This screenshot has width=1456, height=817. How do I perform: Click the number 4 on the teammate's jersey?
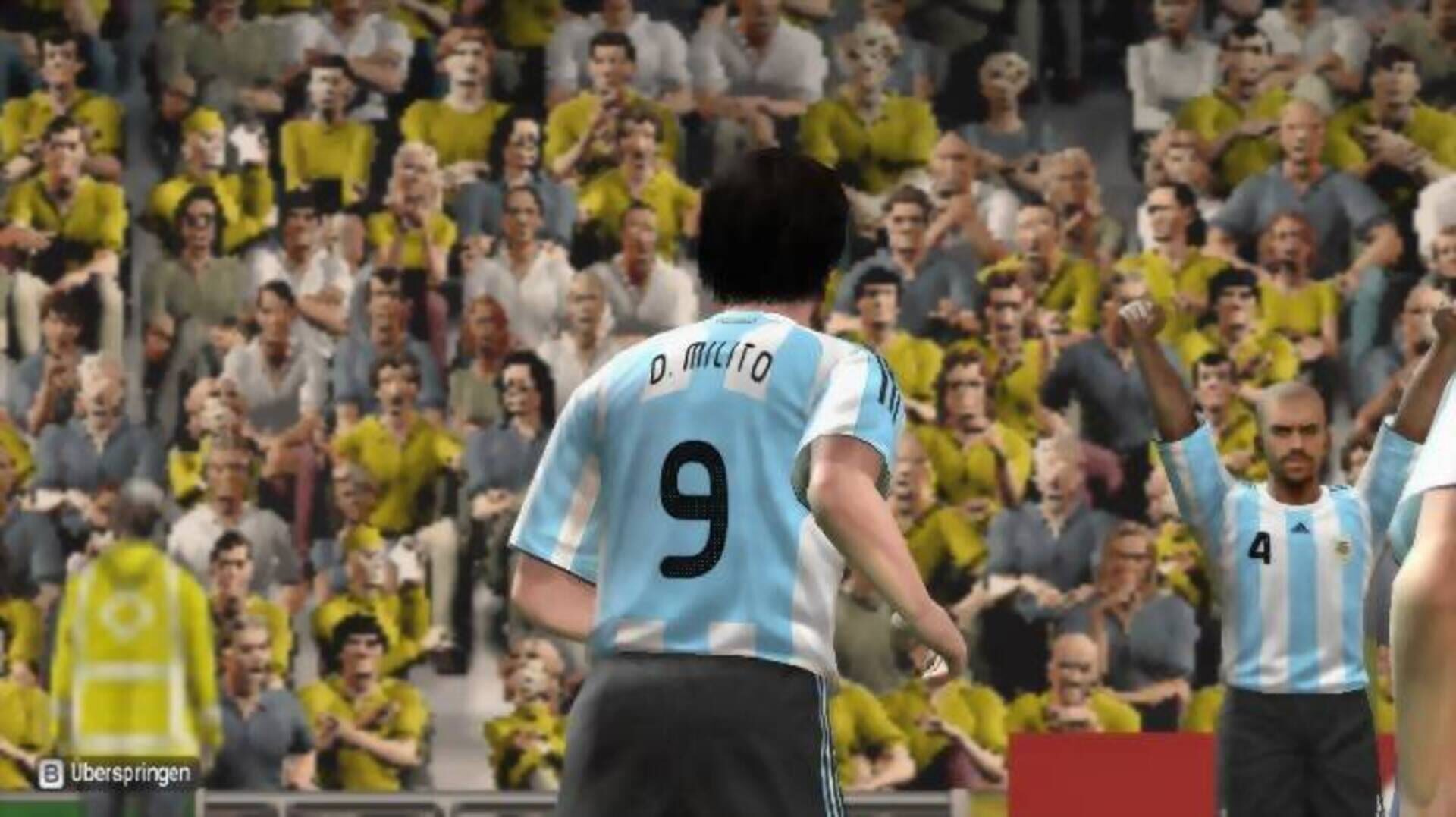pos(1261,546)
